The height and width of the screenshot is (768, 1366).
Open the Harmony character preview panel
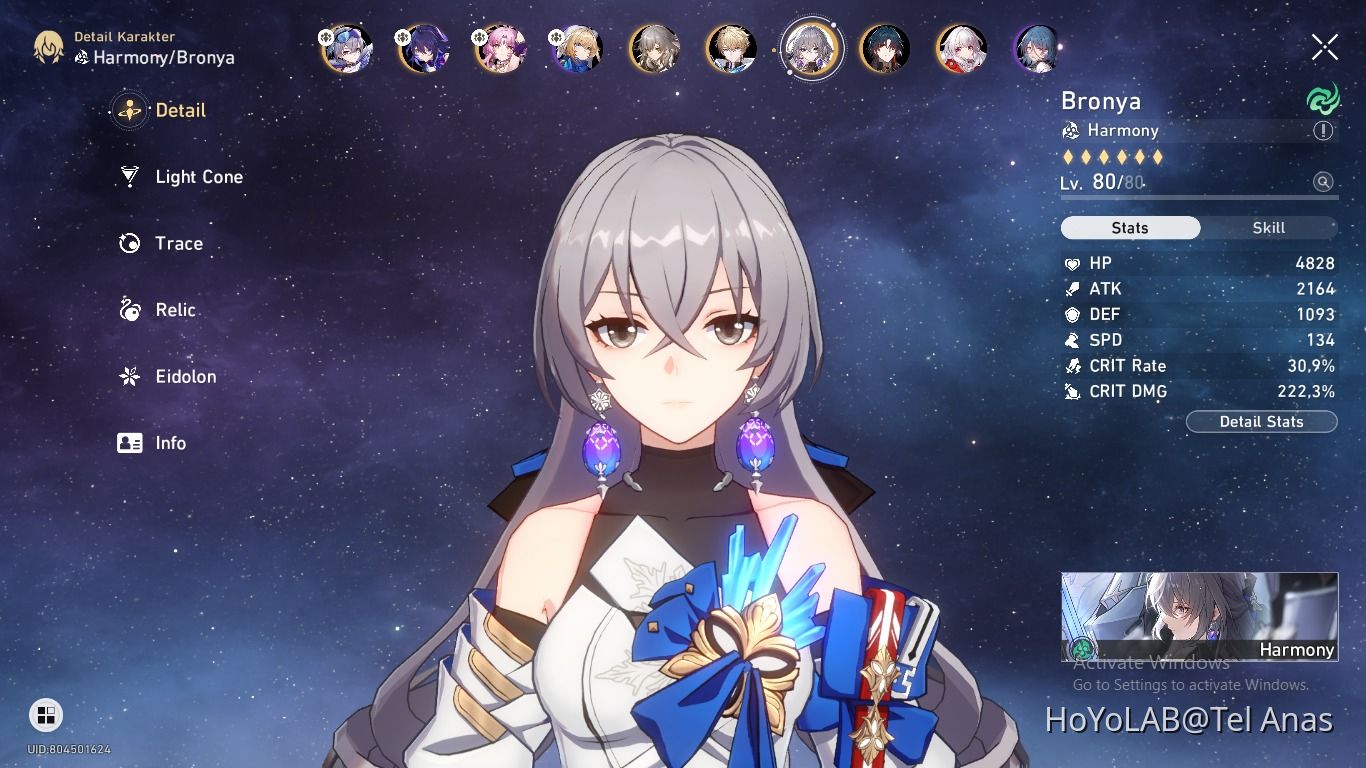(x=1198, y=617)
